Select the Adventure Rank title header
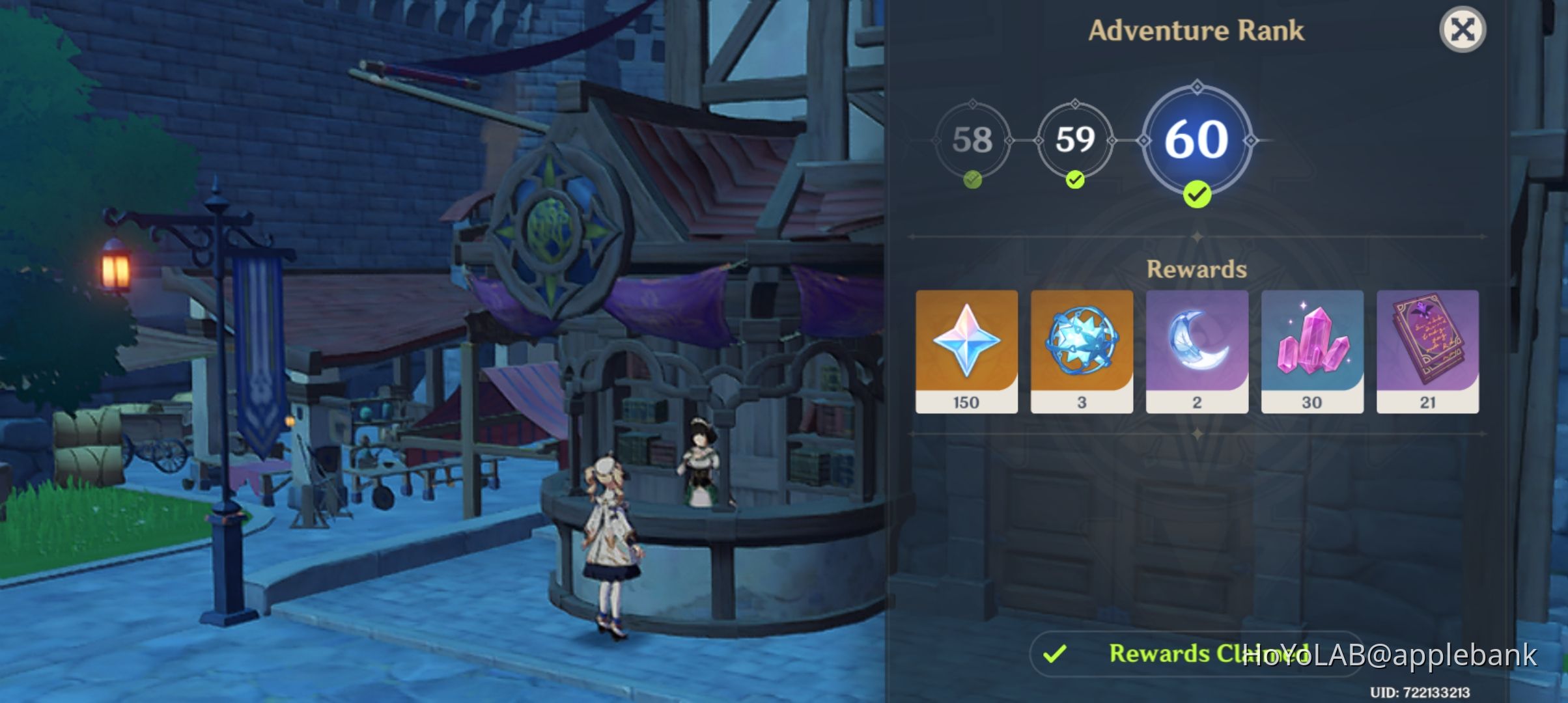The width and height of the screenshot is (1568, 703). pyautogui.click(x=1197, y=29)
